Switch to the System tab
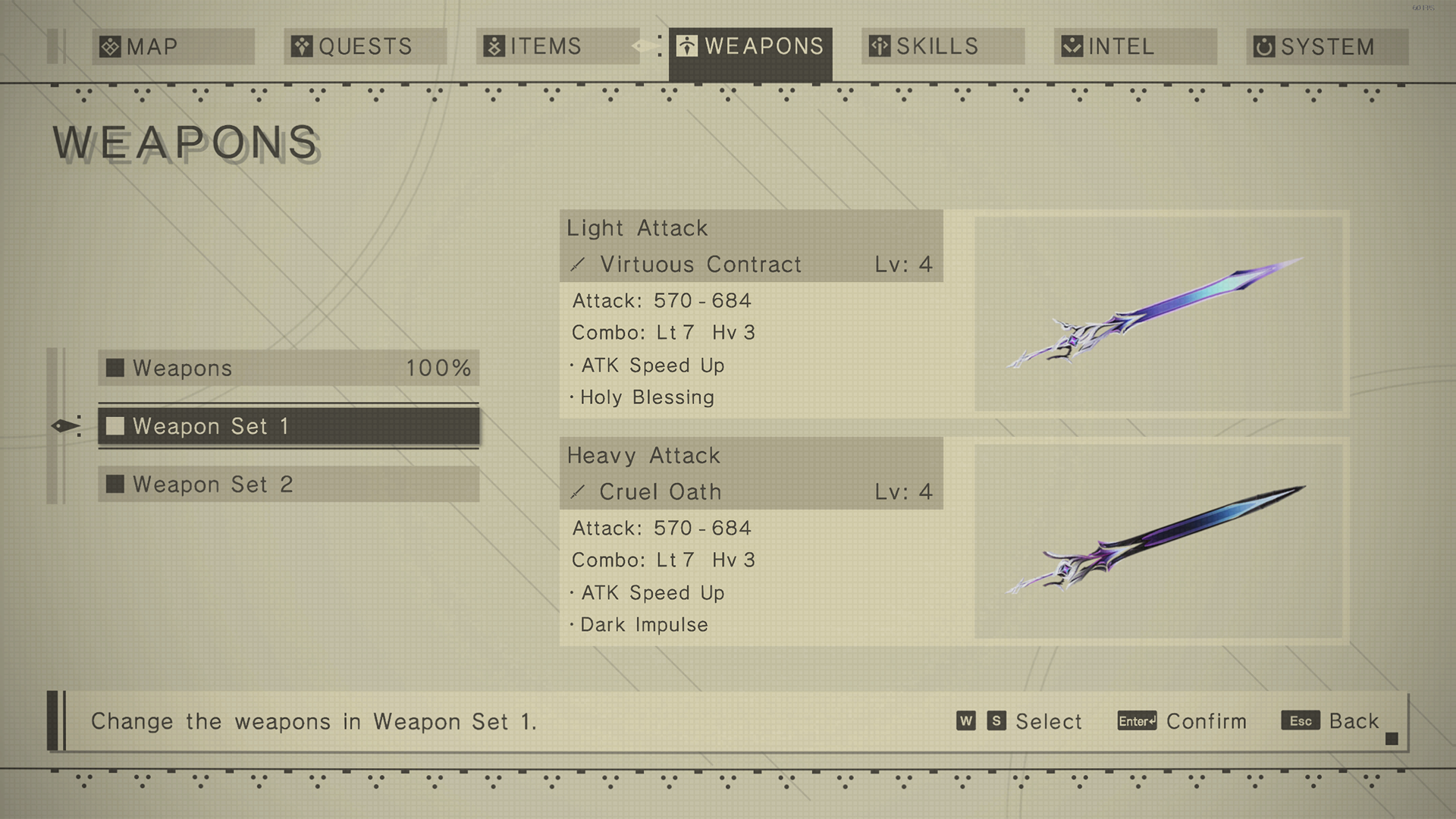Image resolution: width=1456 pixels, height=819 pixels. [x=1327, y=47]
